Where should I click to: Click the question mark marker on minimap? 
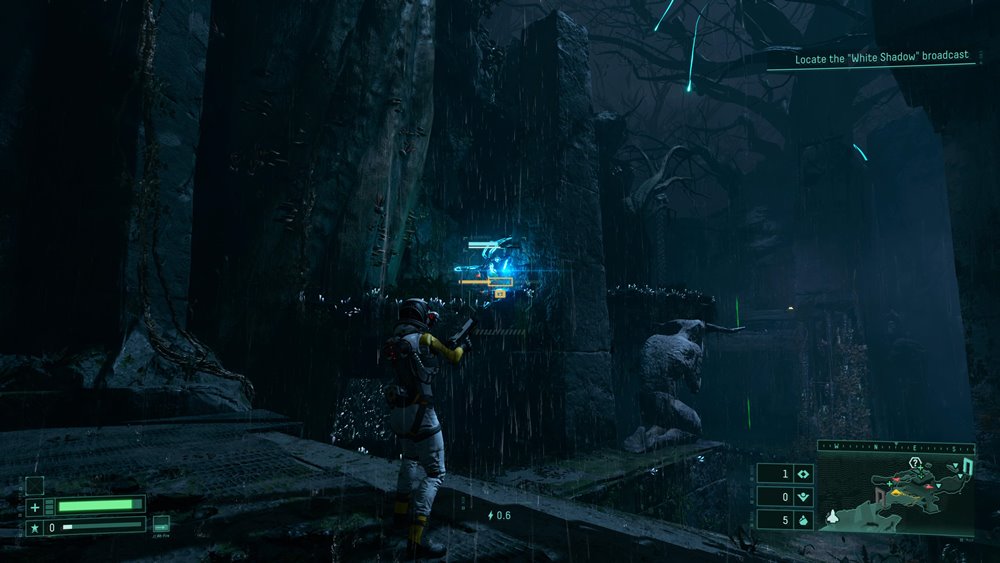[x=915, y=462]
